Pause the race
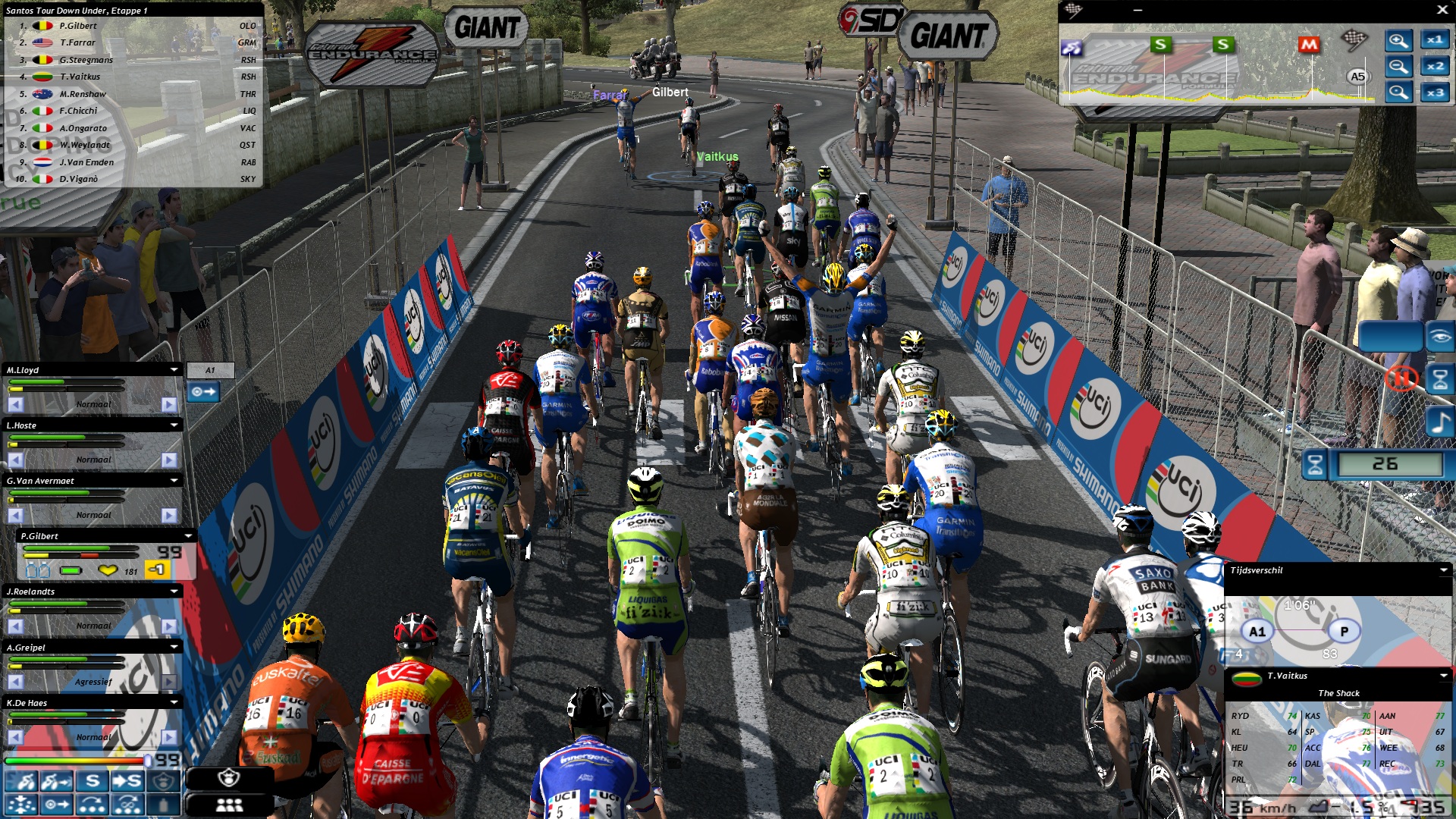Viewport: 1456px width, 819px height. click(x=1401, y=378)
